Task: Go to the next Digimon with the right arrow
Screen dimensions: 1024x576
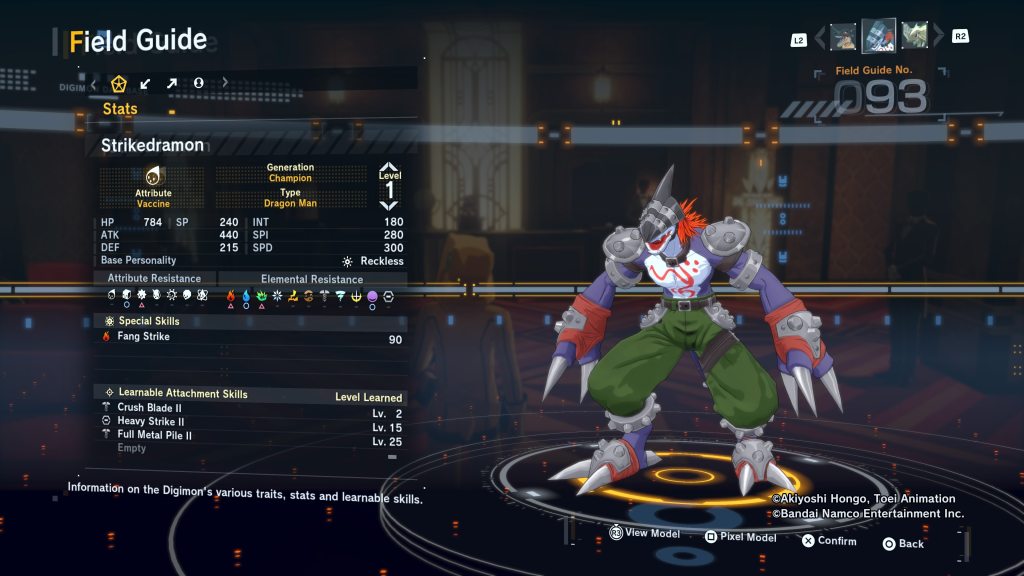Action: (x=939, y=38)
